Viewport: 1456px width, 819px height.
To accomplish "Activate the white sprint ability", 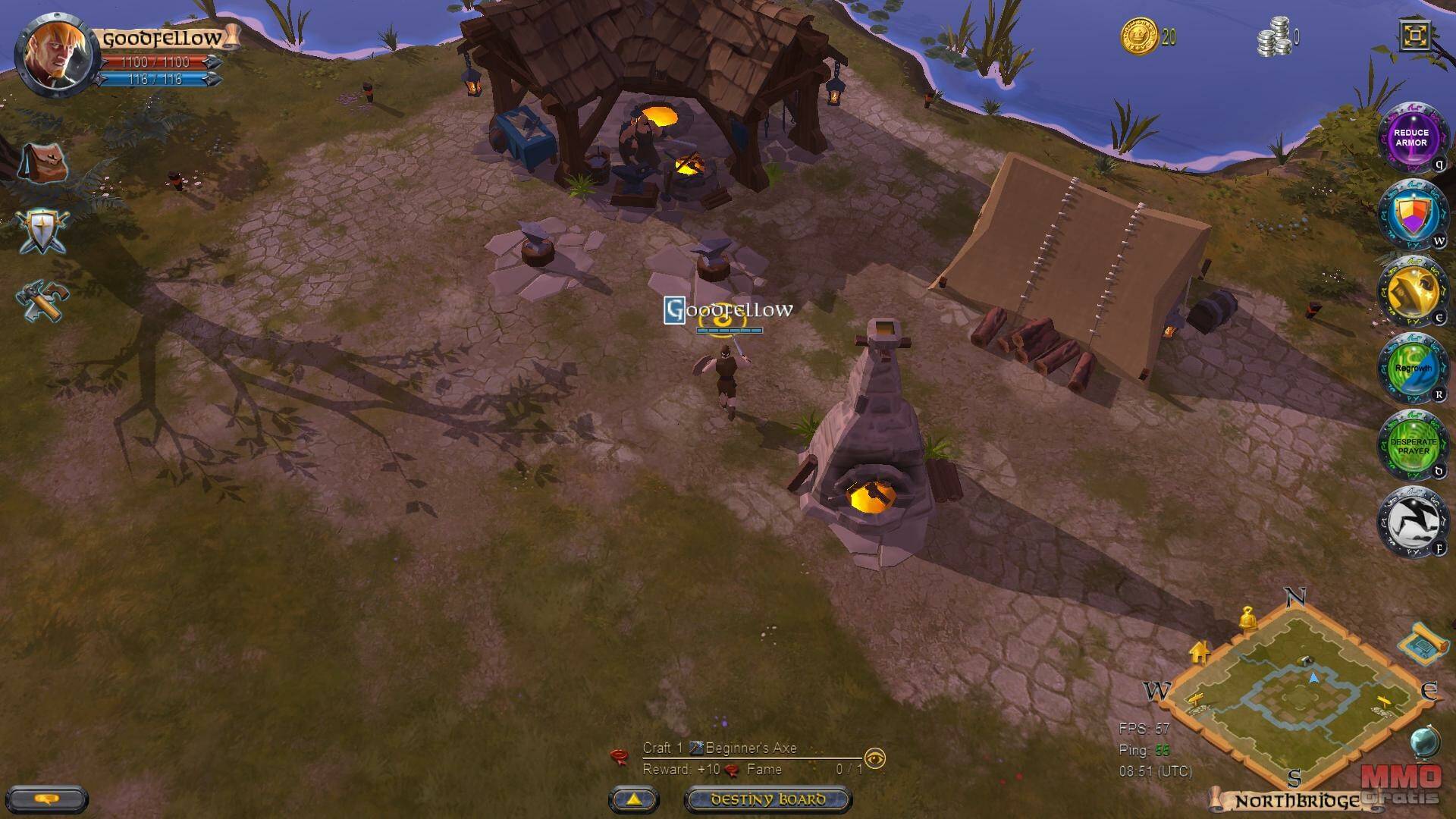I will pyautogui.click(x=1412, y=523).
